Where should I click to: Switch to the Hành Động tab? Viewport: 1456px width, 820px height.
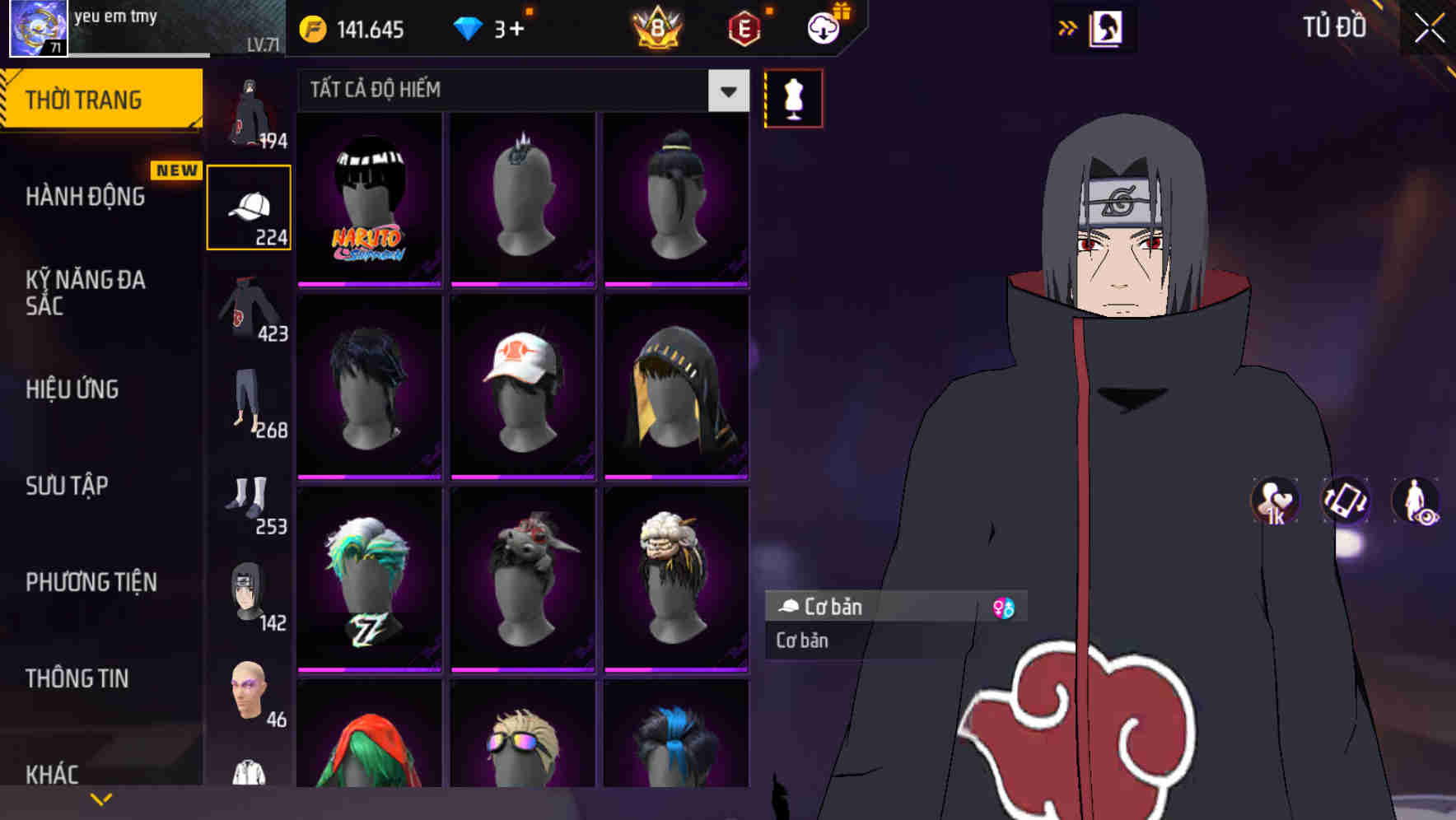[x=86, y=196]
